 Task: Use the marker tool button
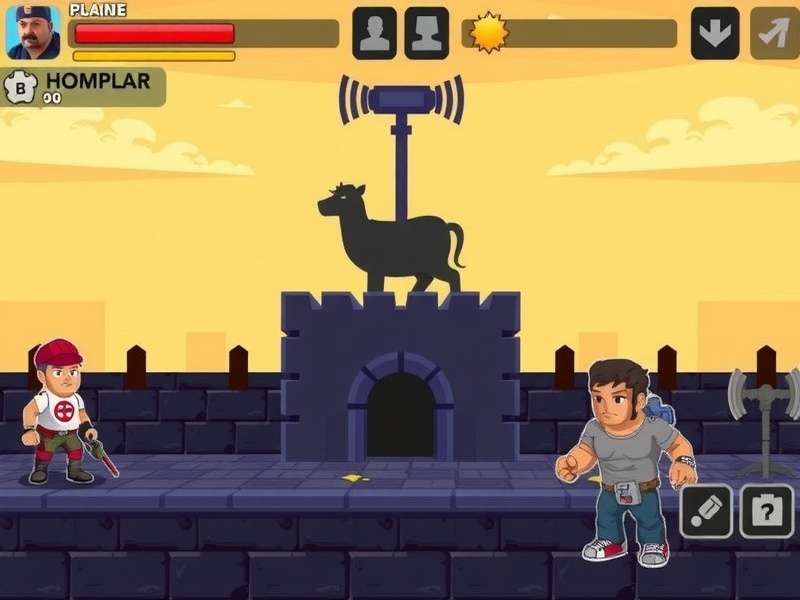click(x=706, y=511)
